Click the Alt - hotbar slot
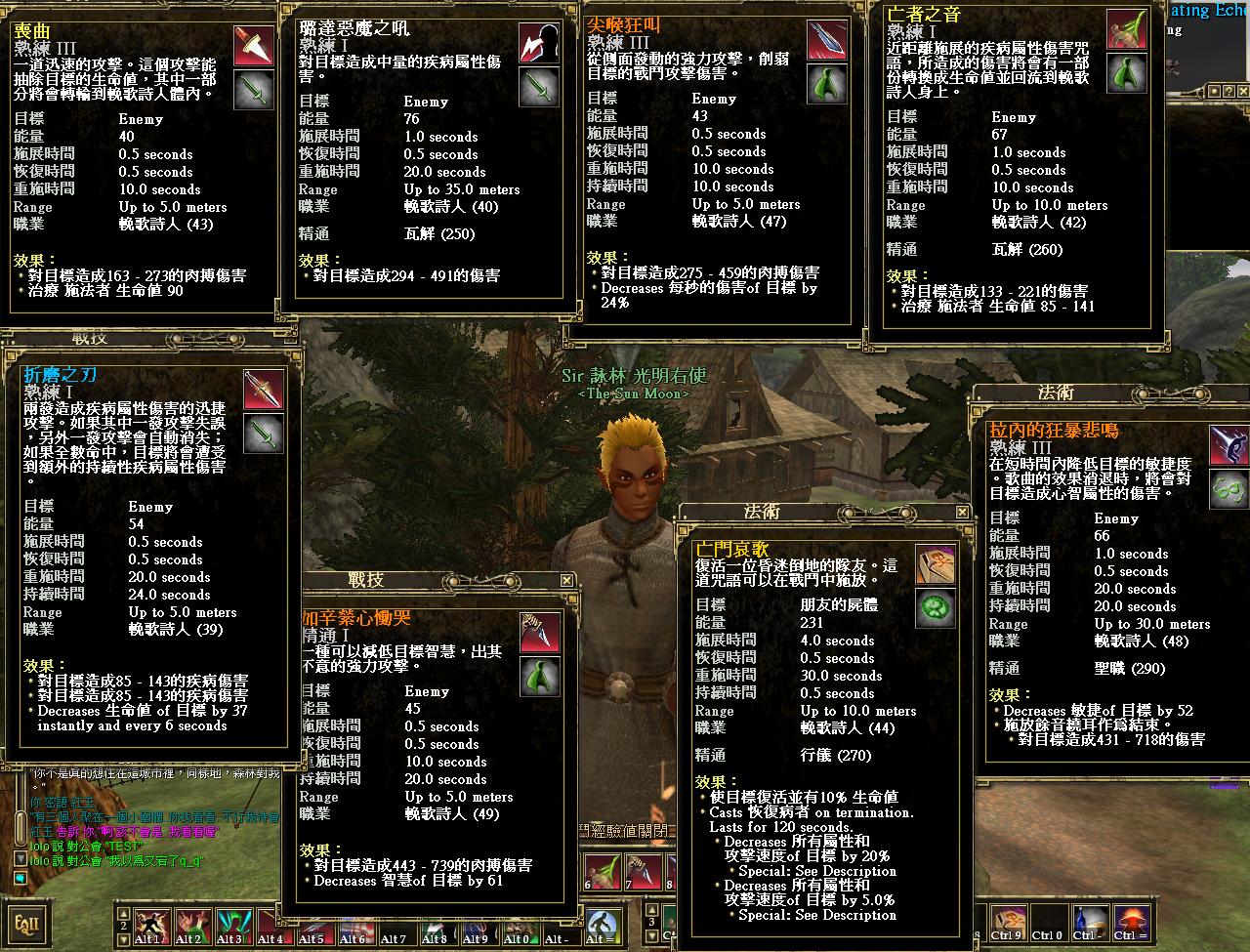This screenshot has width=1250, height=952. click(560, 924)
